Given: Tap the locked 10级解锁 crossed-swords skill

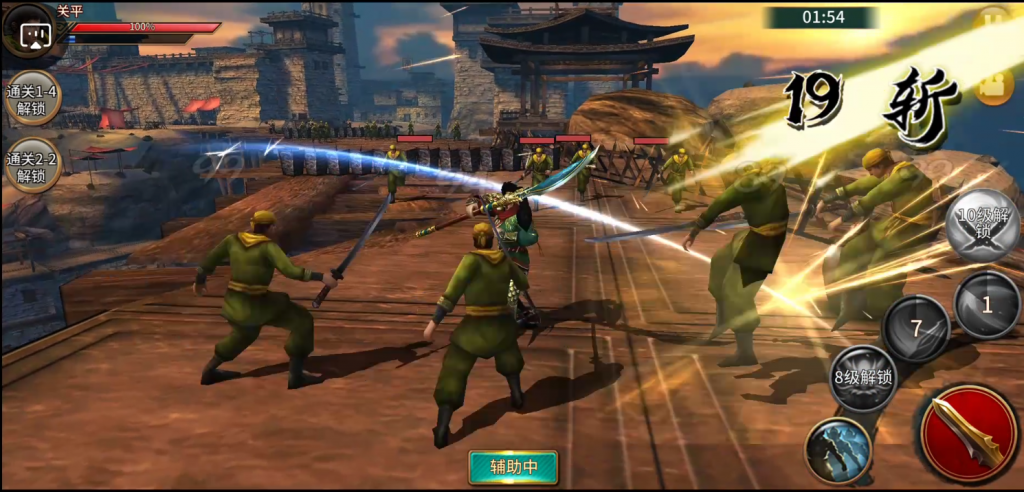Looking at the screenshot, I should pos(983,226).
